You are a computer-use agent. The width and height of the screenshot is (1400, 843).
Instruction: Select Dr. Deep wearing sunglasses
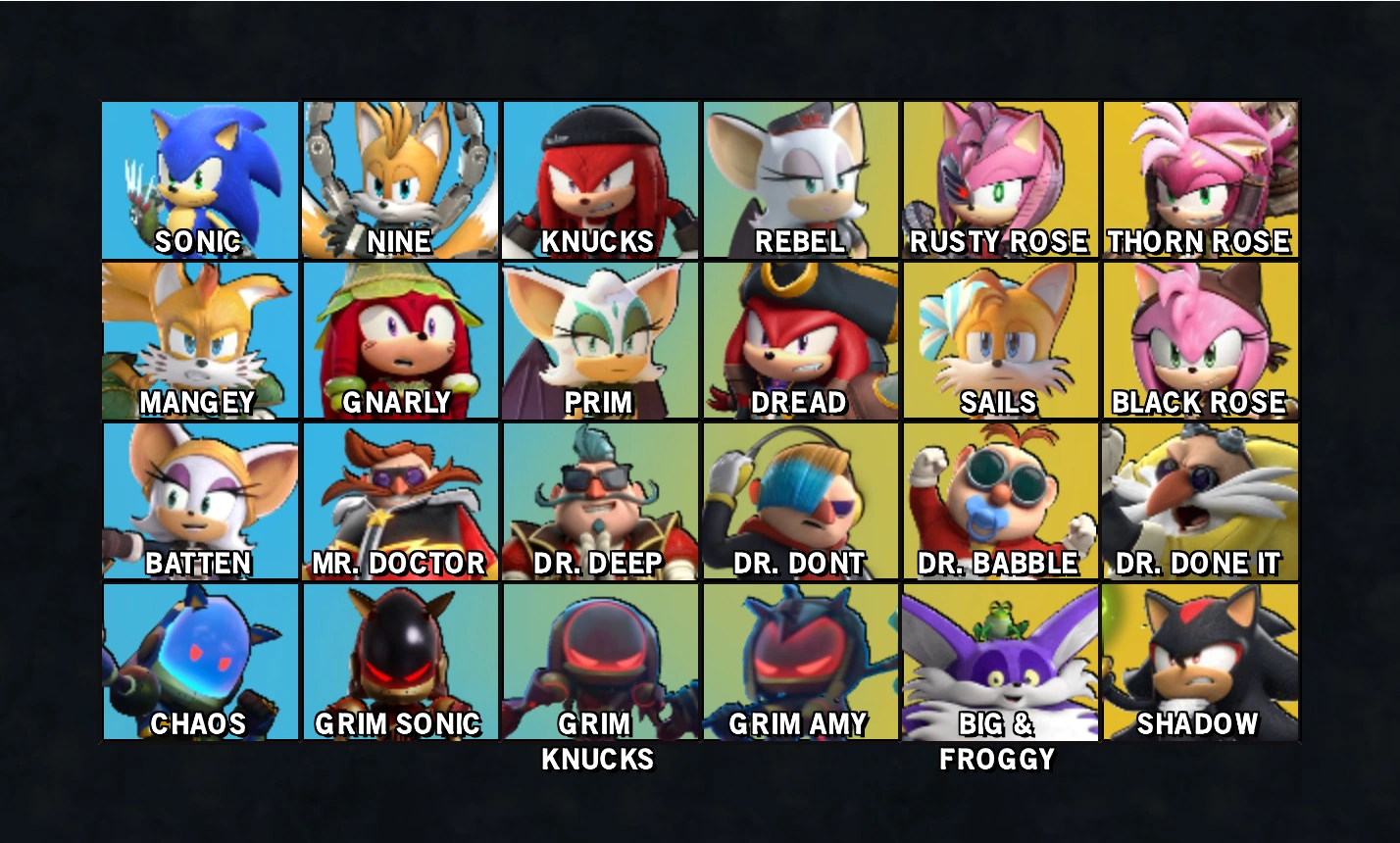pos(600,501)
